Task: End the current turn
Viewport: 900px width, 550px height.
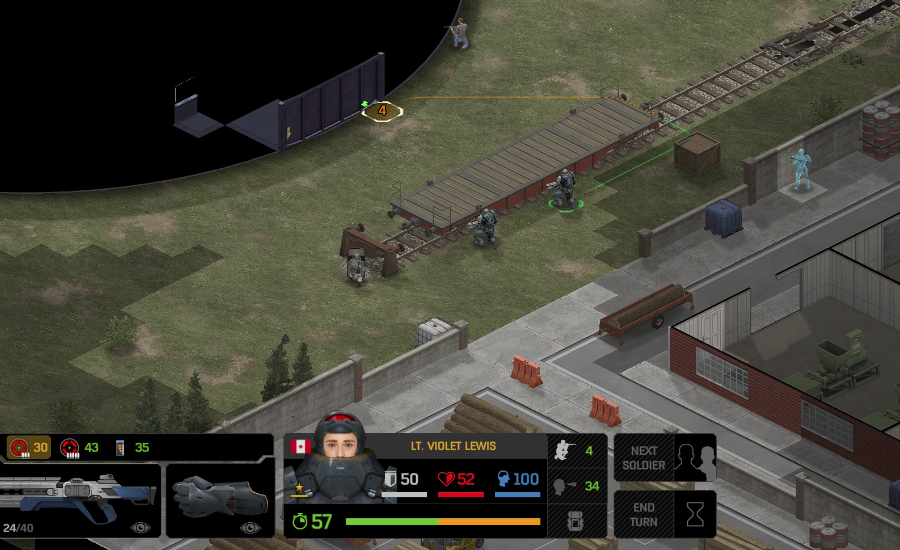Action: click(x=665, y=514)
